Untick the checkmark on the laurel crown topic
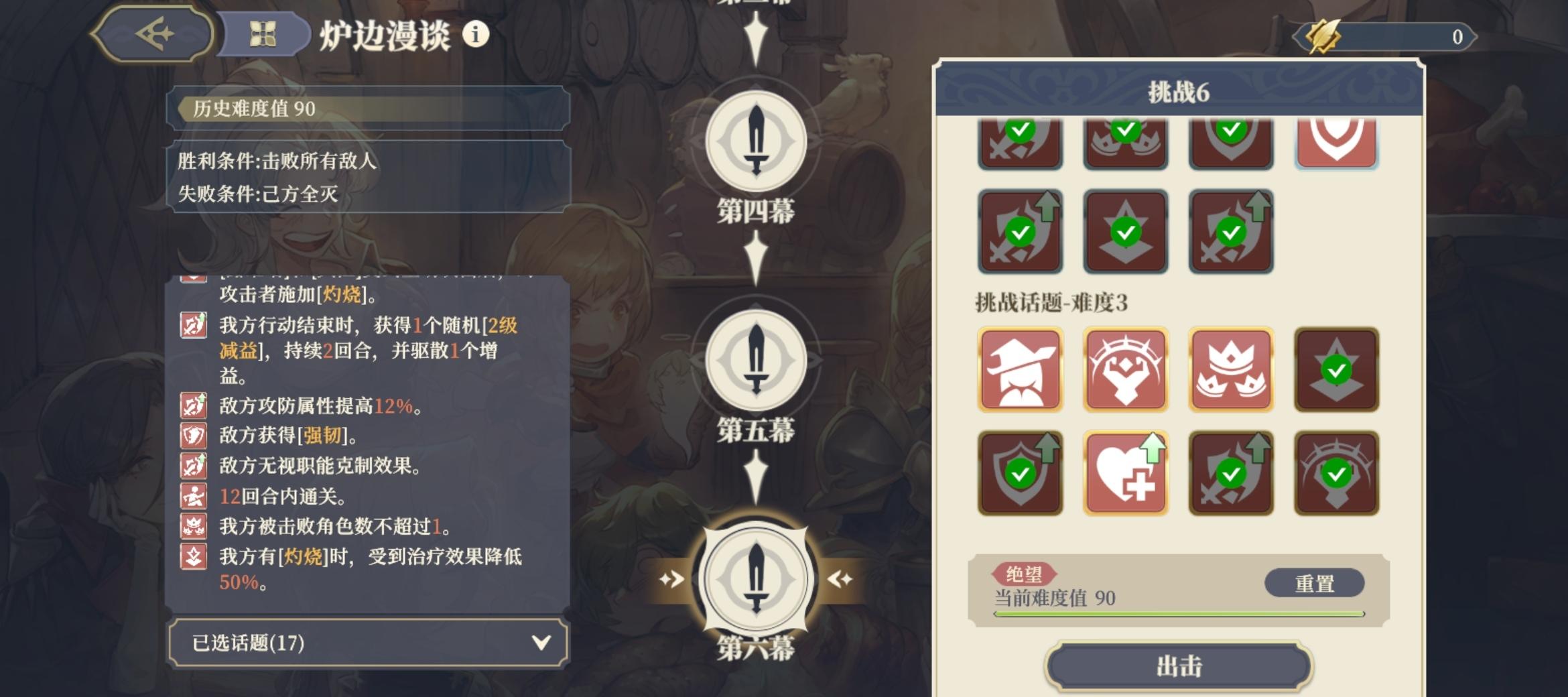Viewport: 1568px width, 697px height. (1335, 472)
